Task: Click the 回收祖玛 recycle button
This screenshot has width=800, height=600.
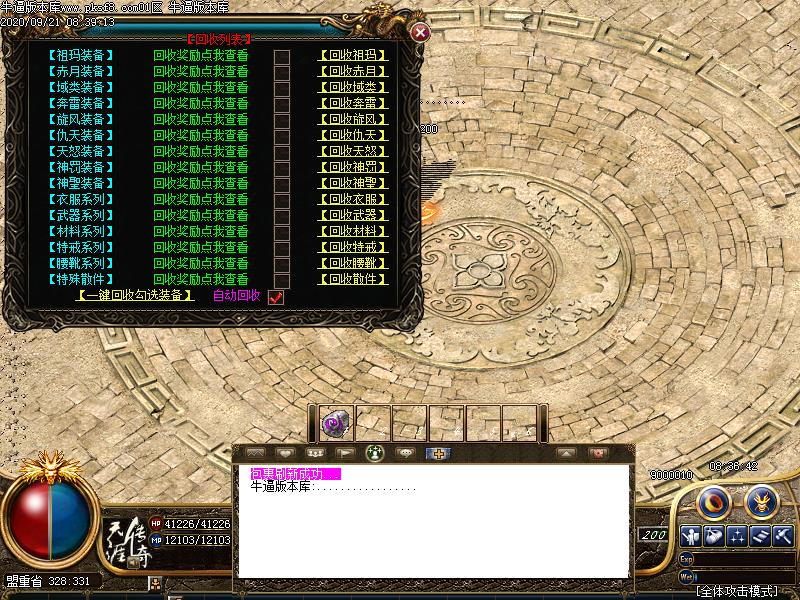Action: tap(353, 56)
